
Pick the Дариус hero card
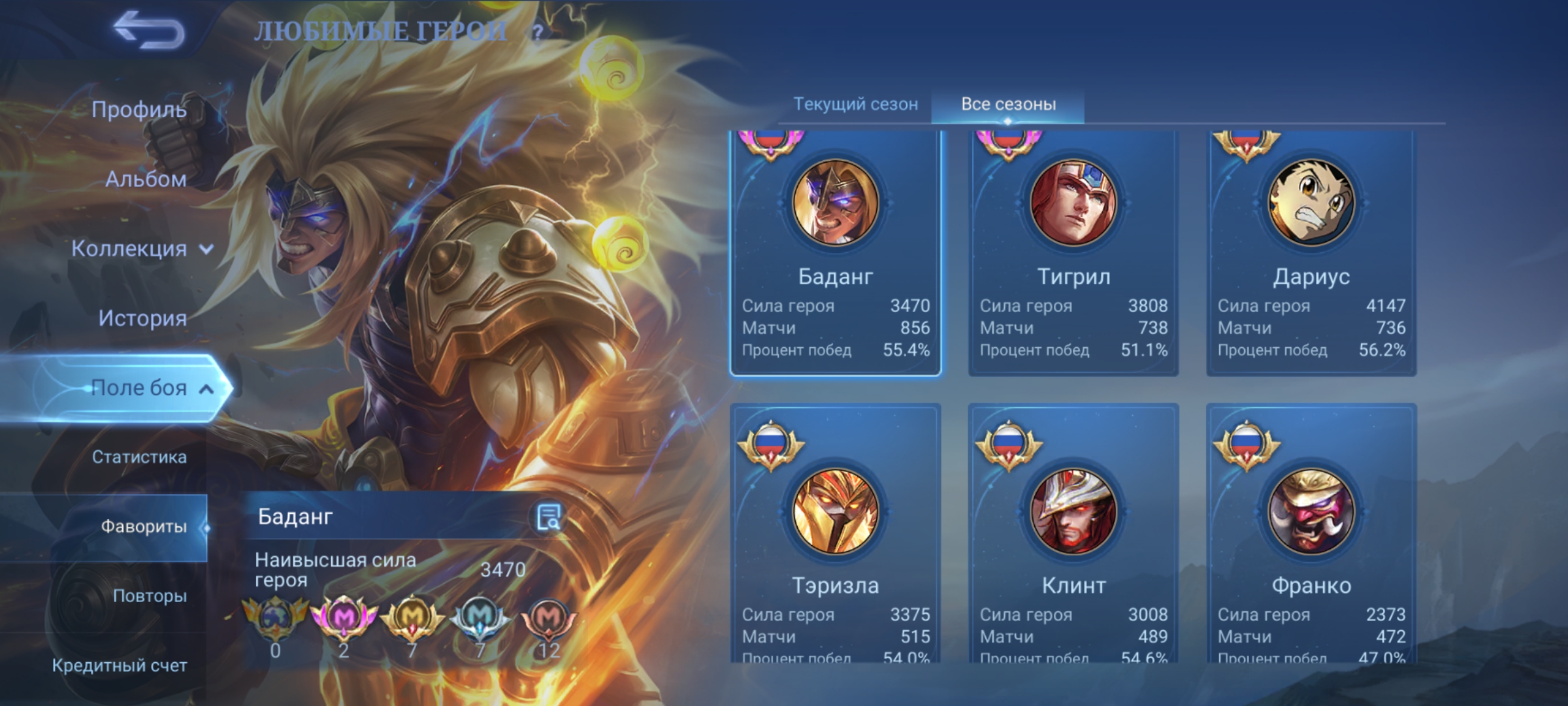1311,252
